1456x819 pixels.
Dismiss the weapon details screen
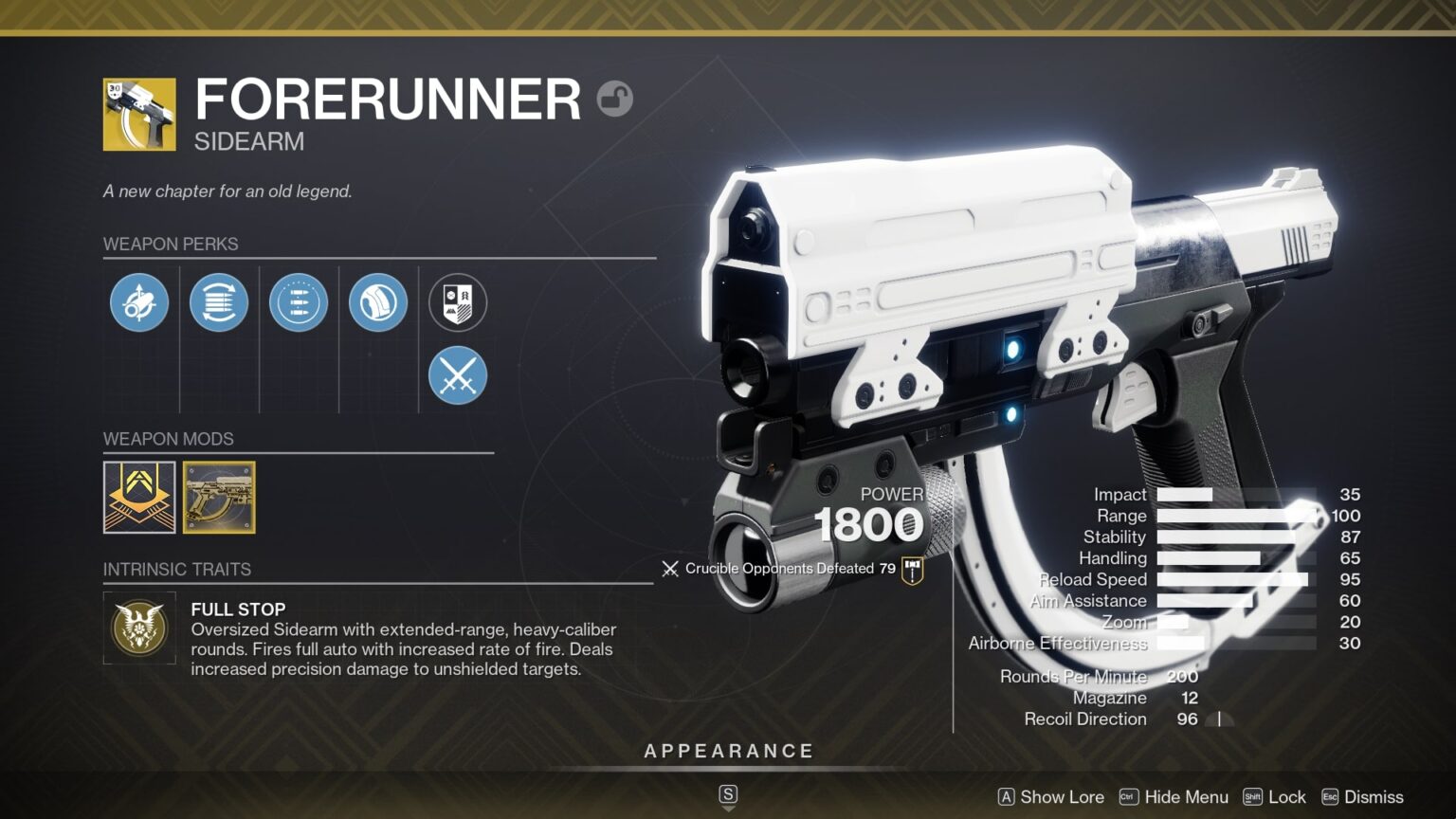[x=1366, y=797]
